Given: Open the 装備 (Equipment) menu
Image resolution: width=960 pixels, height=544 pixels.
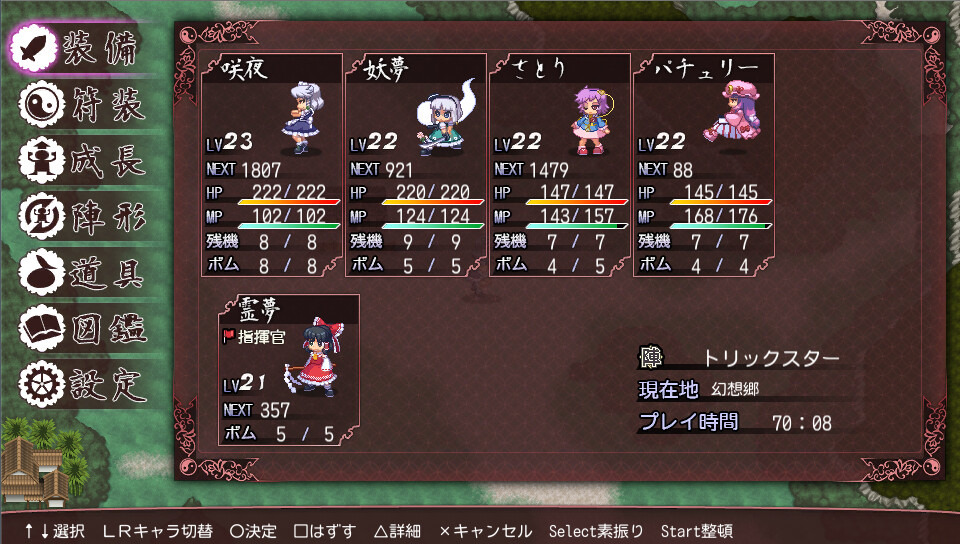Looking at the screenshot, I should pos(80,47).
